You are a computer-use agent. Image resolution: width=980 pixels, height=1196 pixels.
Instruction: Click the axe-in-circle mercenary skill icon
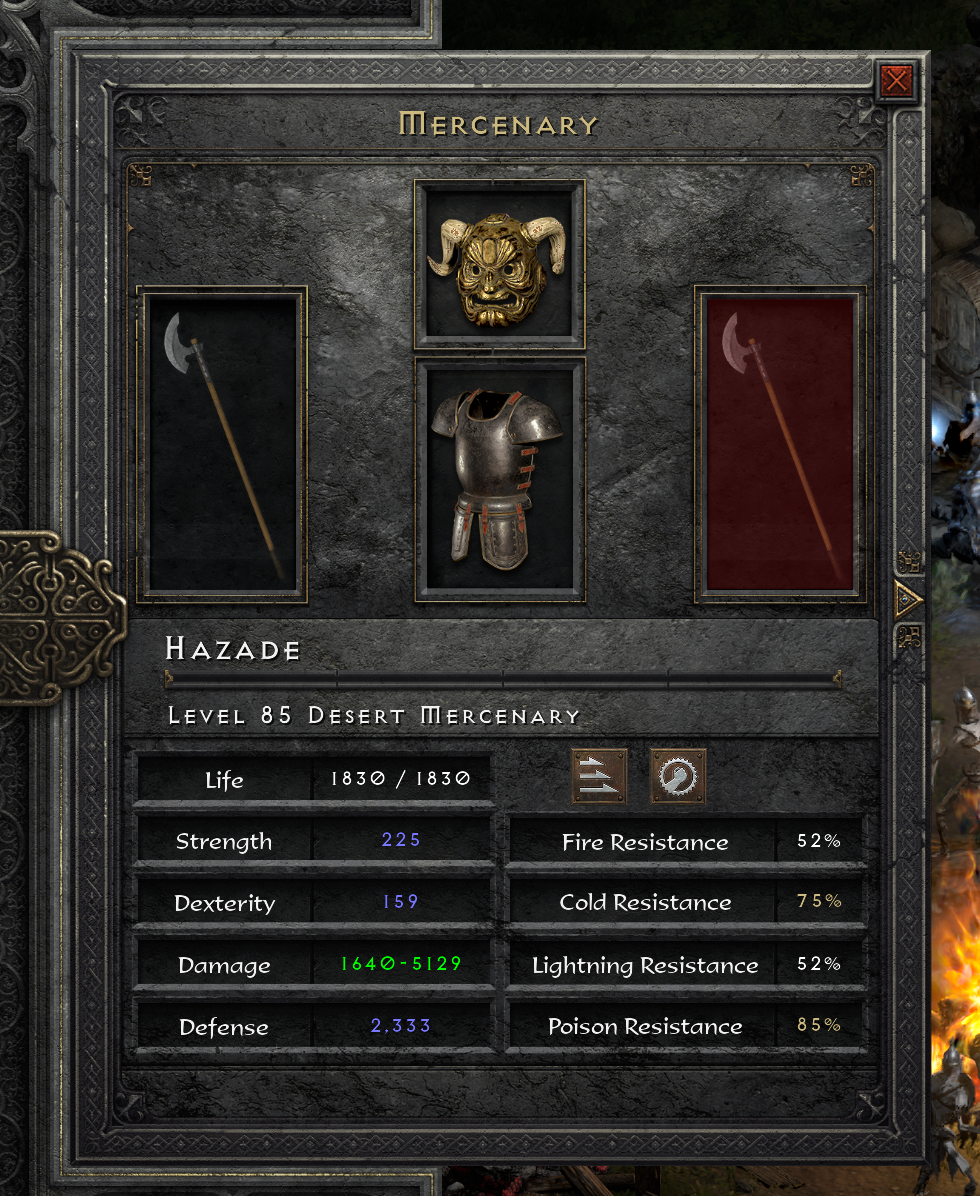(678, 776)
